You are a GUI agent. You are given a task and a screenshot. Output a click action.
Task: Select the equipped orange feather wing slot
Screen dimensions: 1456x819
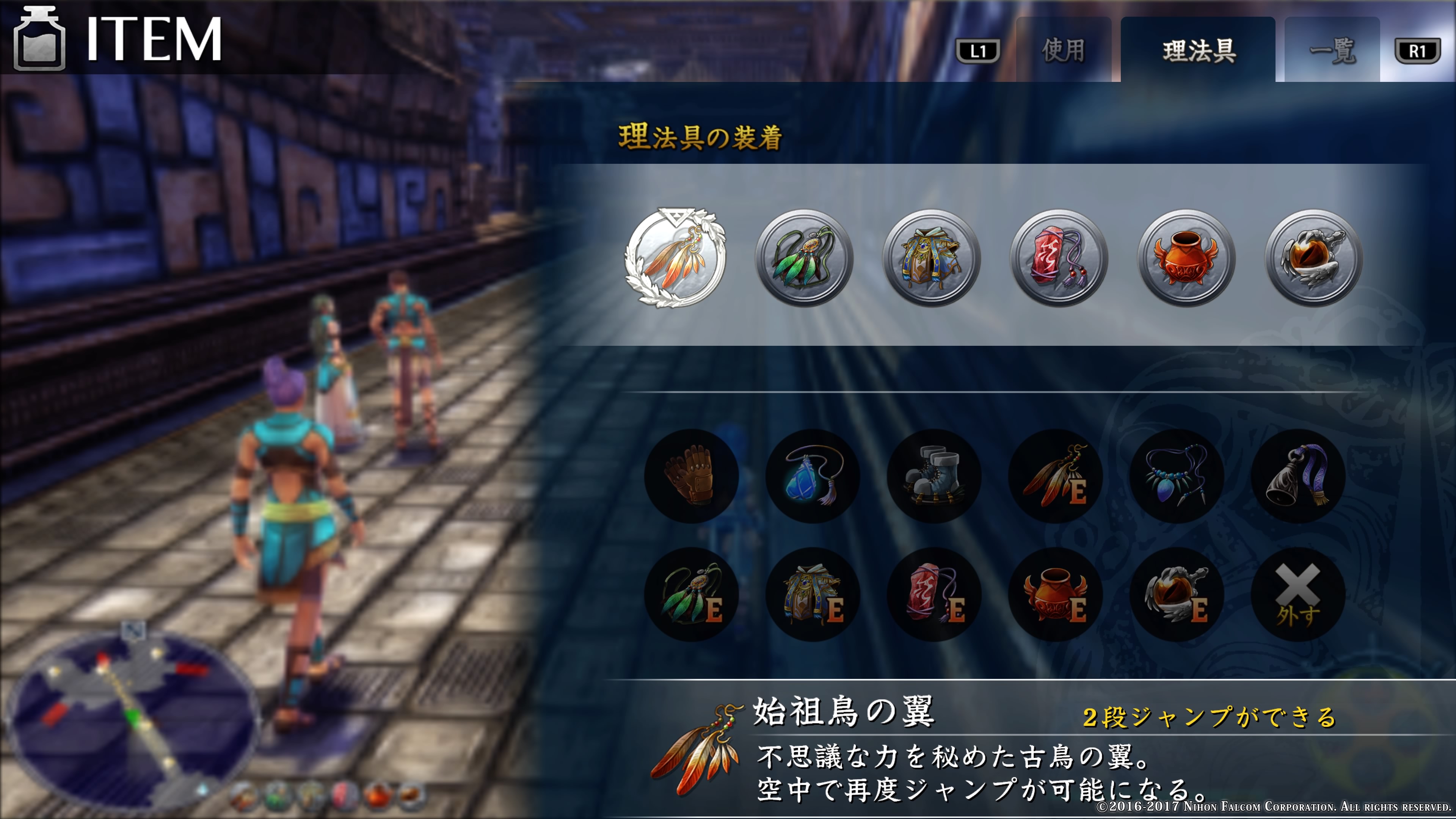tap(675, 258)
